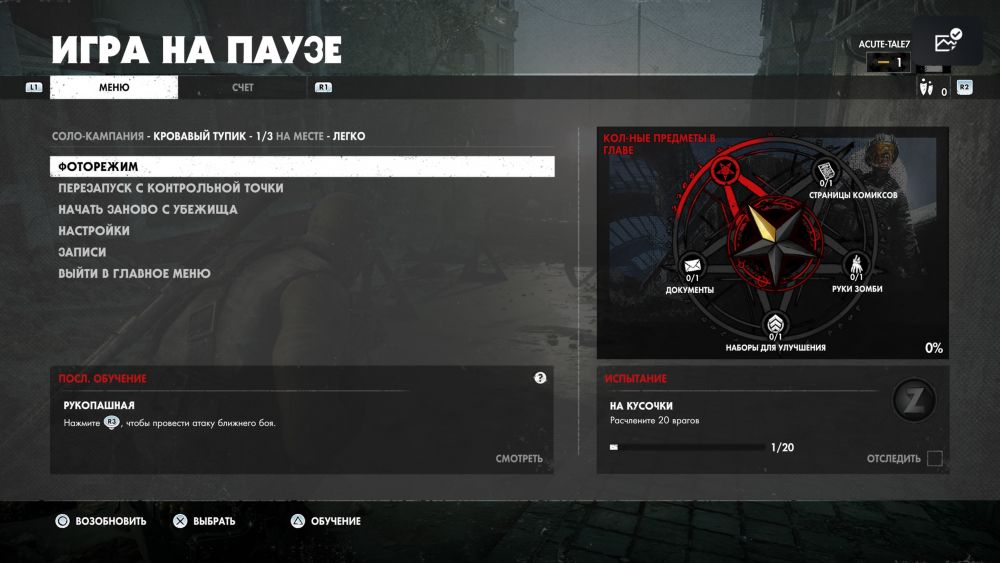Switch to the МЕНЮ tab
Image resolution: width=1000 pixels, height=563 pixels.
point(114,88)
